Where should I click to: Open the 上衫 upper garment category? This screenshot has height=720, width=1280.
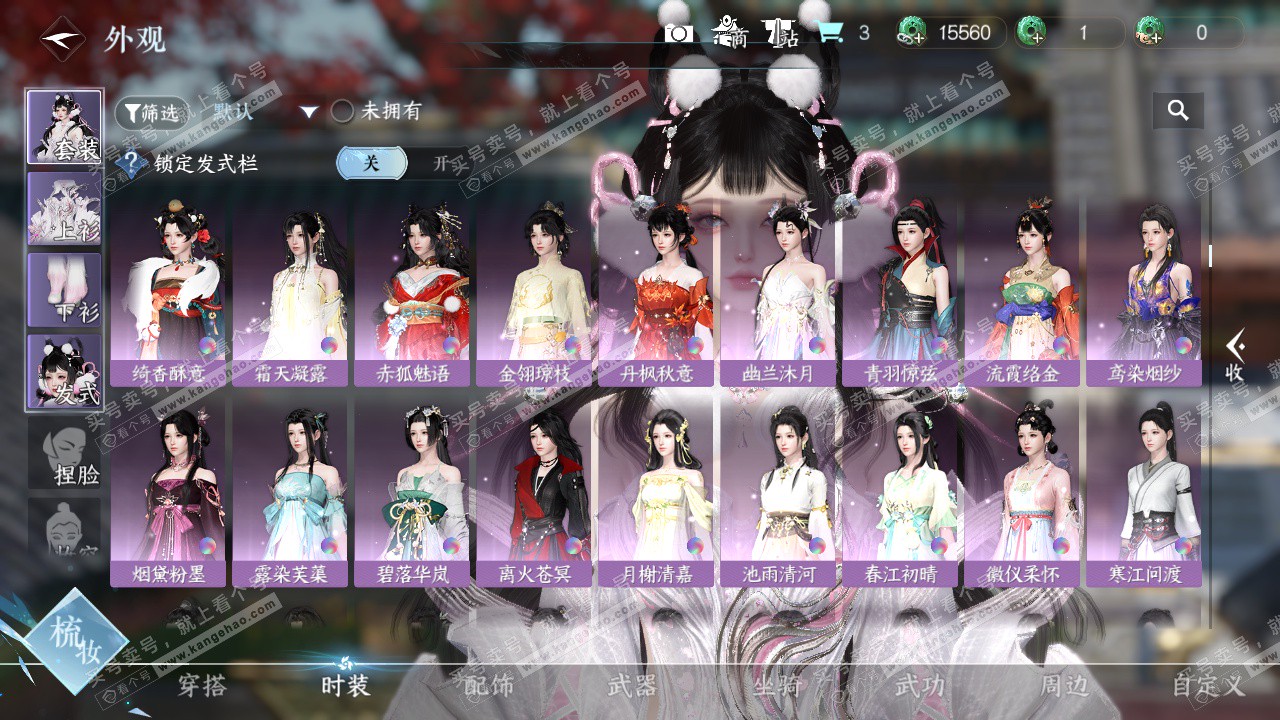64,208
